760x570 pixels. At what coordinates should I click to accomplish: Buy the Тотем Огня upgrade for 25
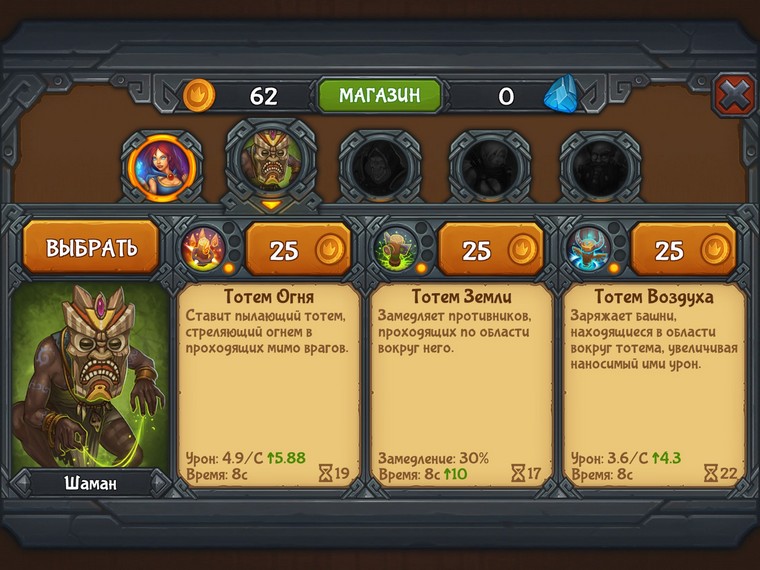tap(298, 250)
